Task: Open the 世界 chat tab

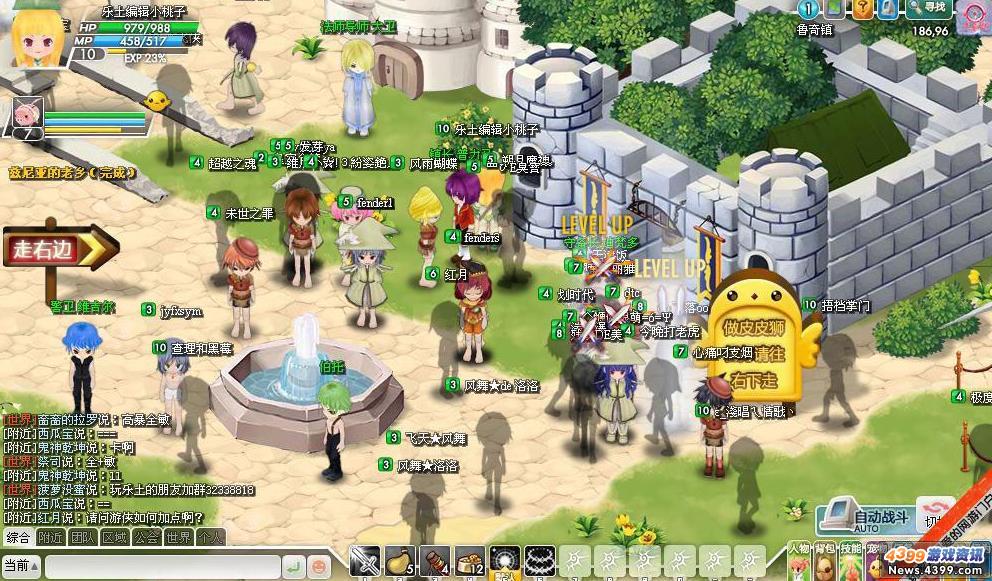Action: coord(178,537)
